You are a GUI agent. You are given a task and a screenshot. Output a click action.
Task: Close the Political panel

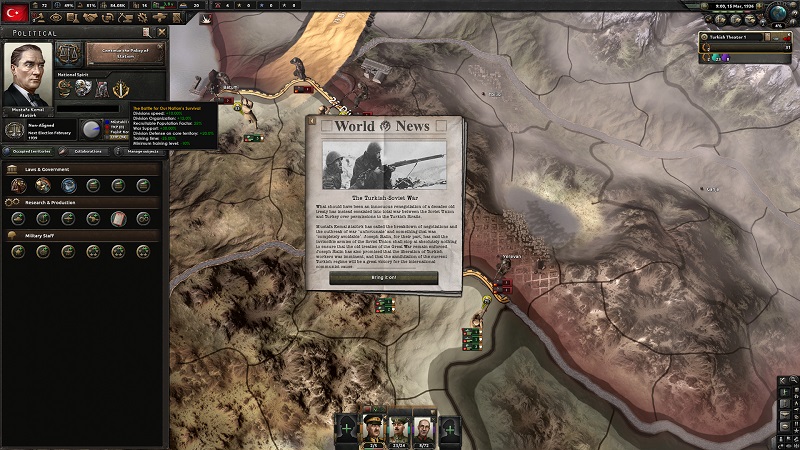[160, 33]
